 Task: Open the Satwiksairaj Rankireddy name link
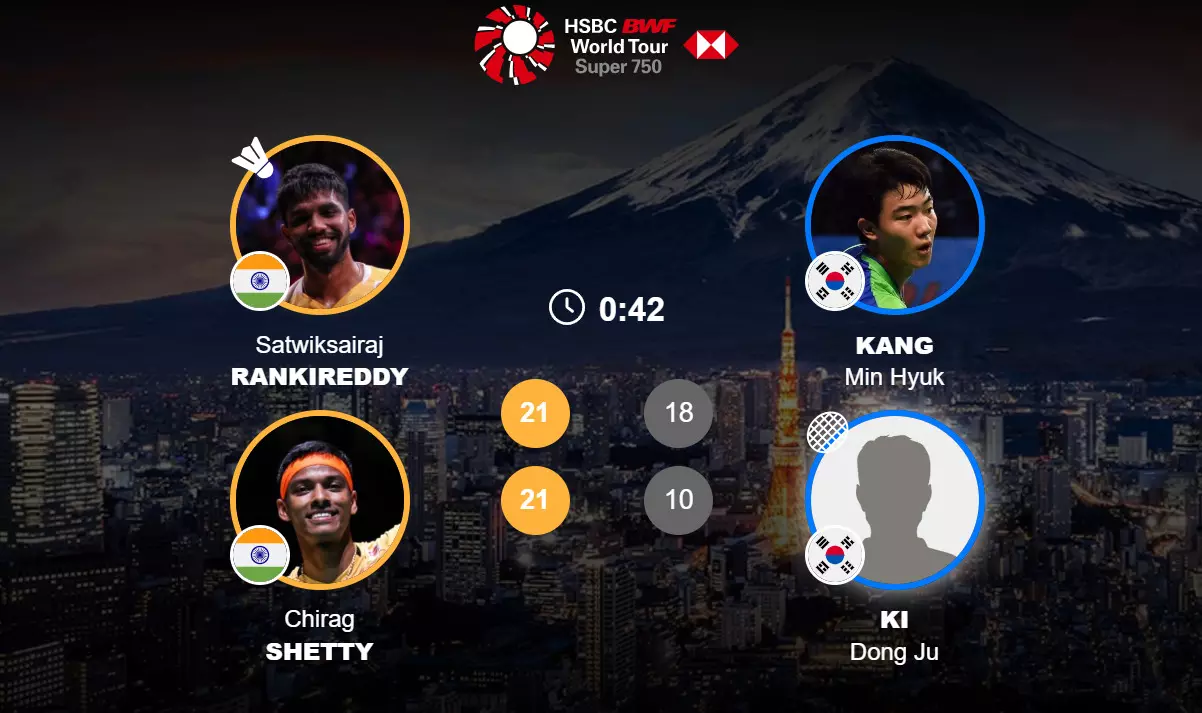point(320,361)
